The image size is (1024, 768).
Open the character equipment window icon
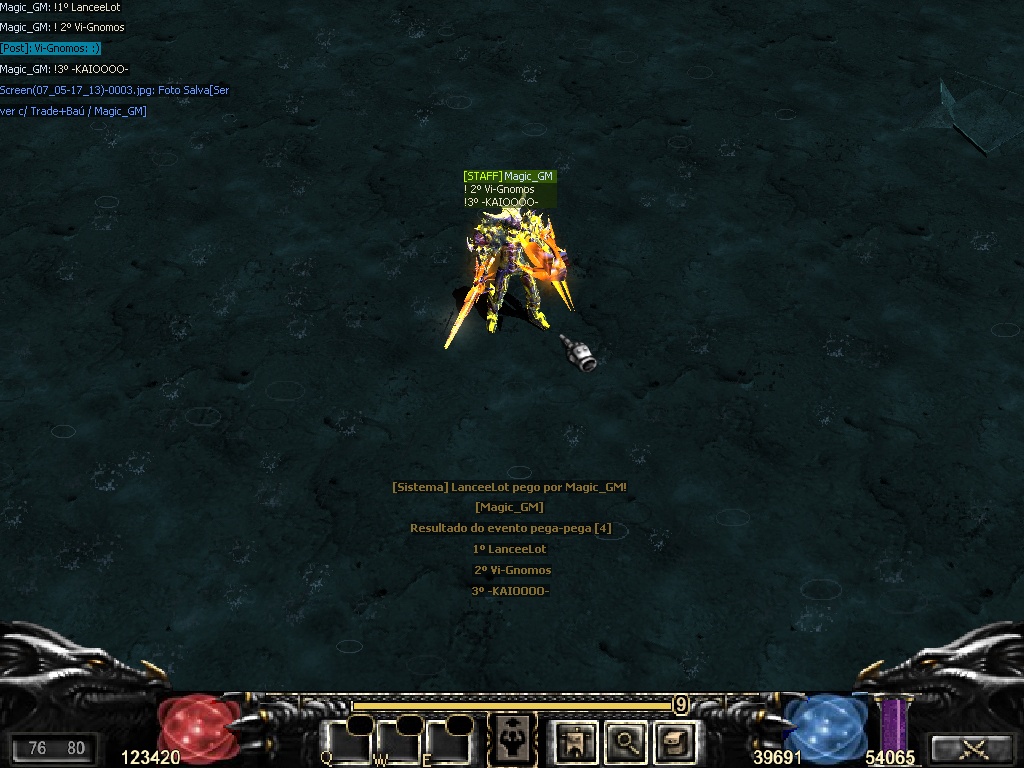pos(576,741)
